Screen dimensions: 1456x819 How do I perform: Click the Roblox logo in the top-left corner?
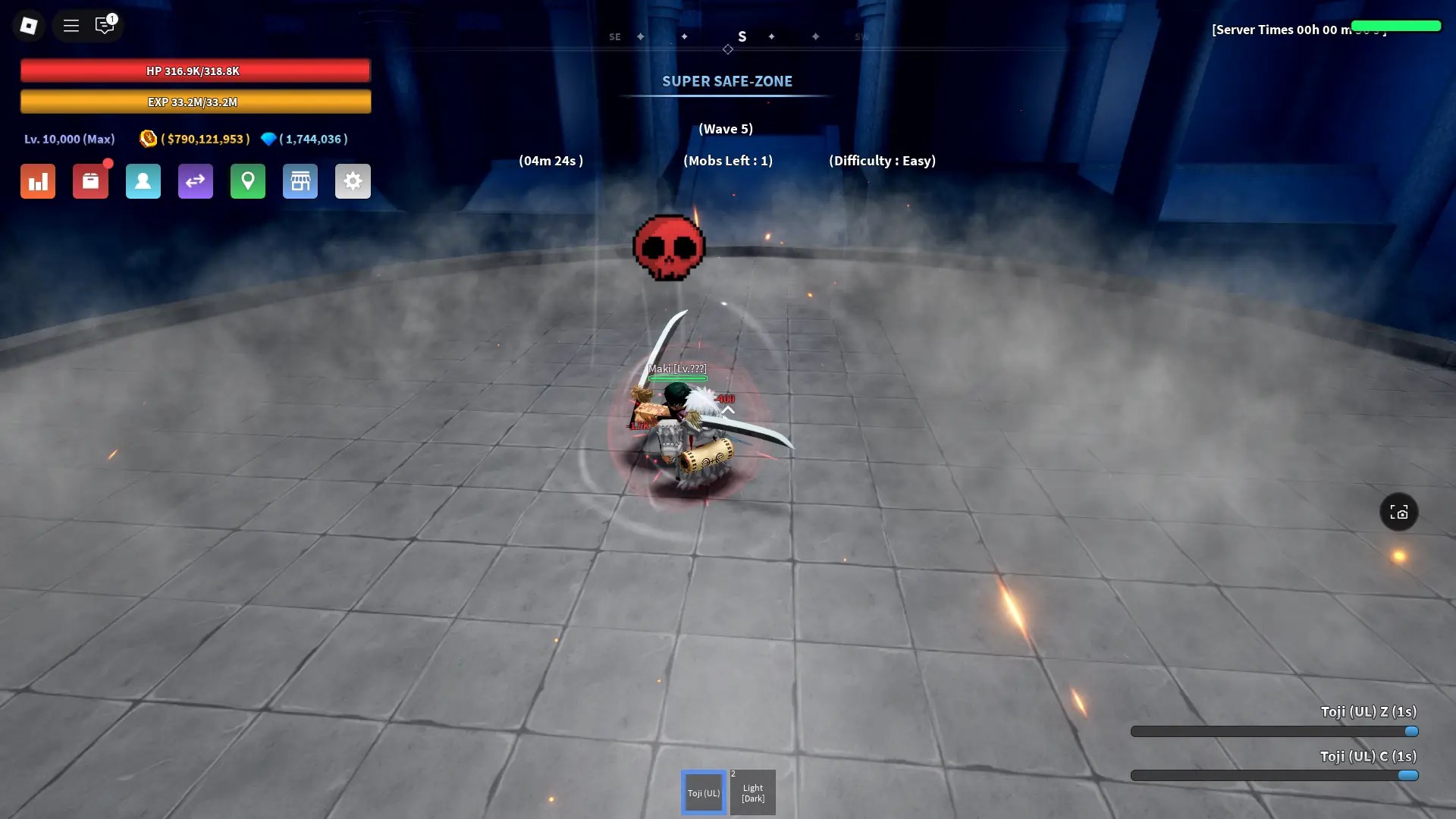tap(29, 25)
